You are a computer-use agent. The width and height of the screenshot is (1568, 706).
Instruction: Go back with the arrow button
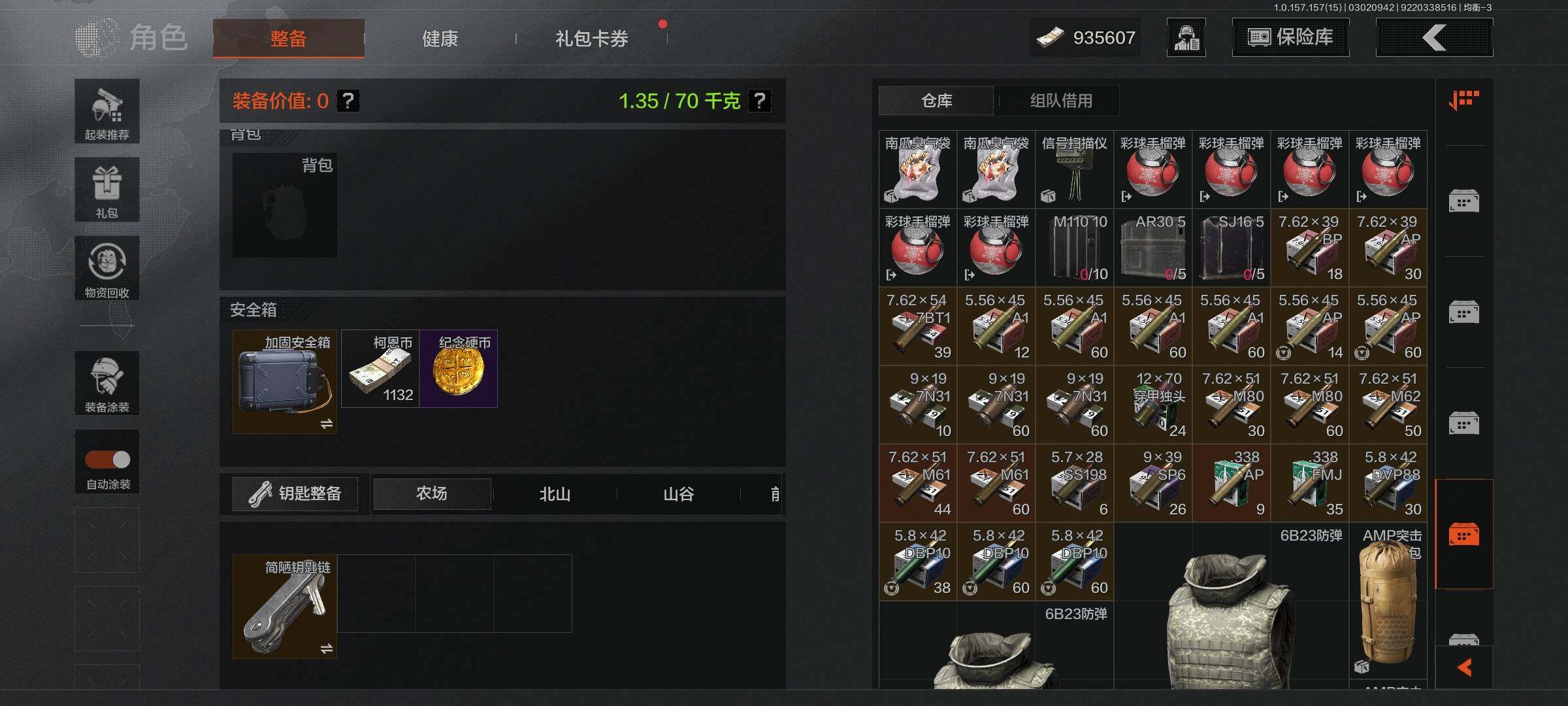coord(1434,37)
